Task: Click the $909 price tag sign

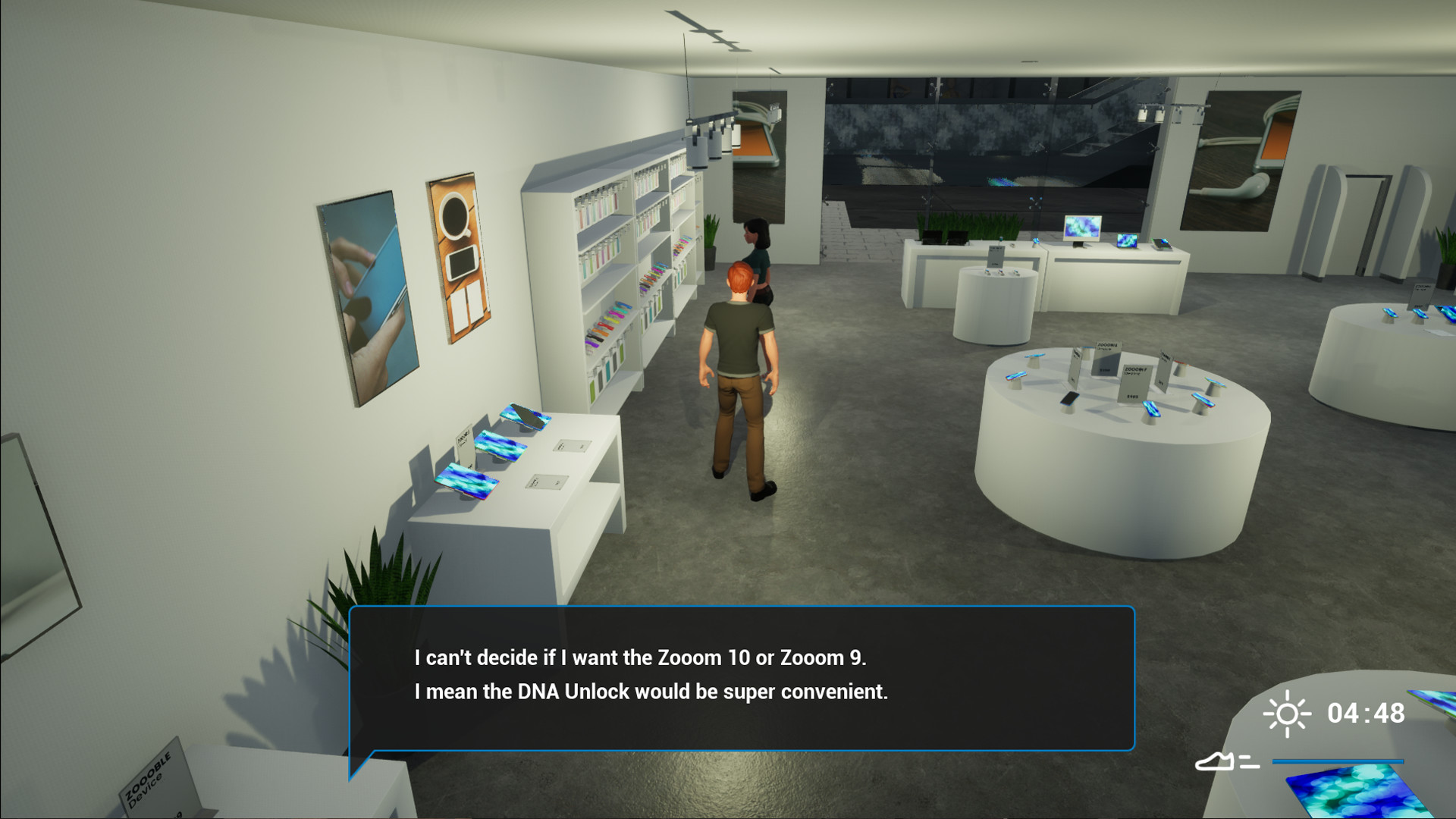Action: (x=1131, y=397)
